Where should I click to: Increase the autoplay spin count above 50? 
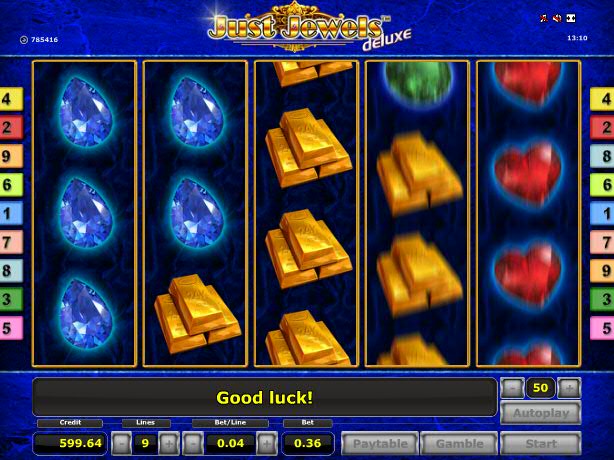(x=569, y=387)
